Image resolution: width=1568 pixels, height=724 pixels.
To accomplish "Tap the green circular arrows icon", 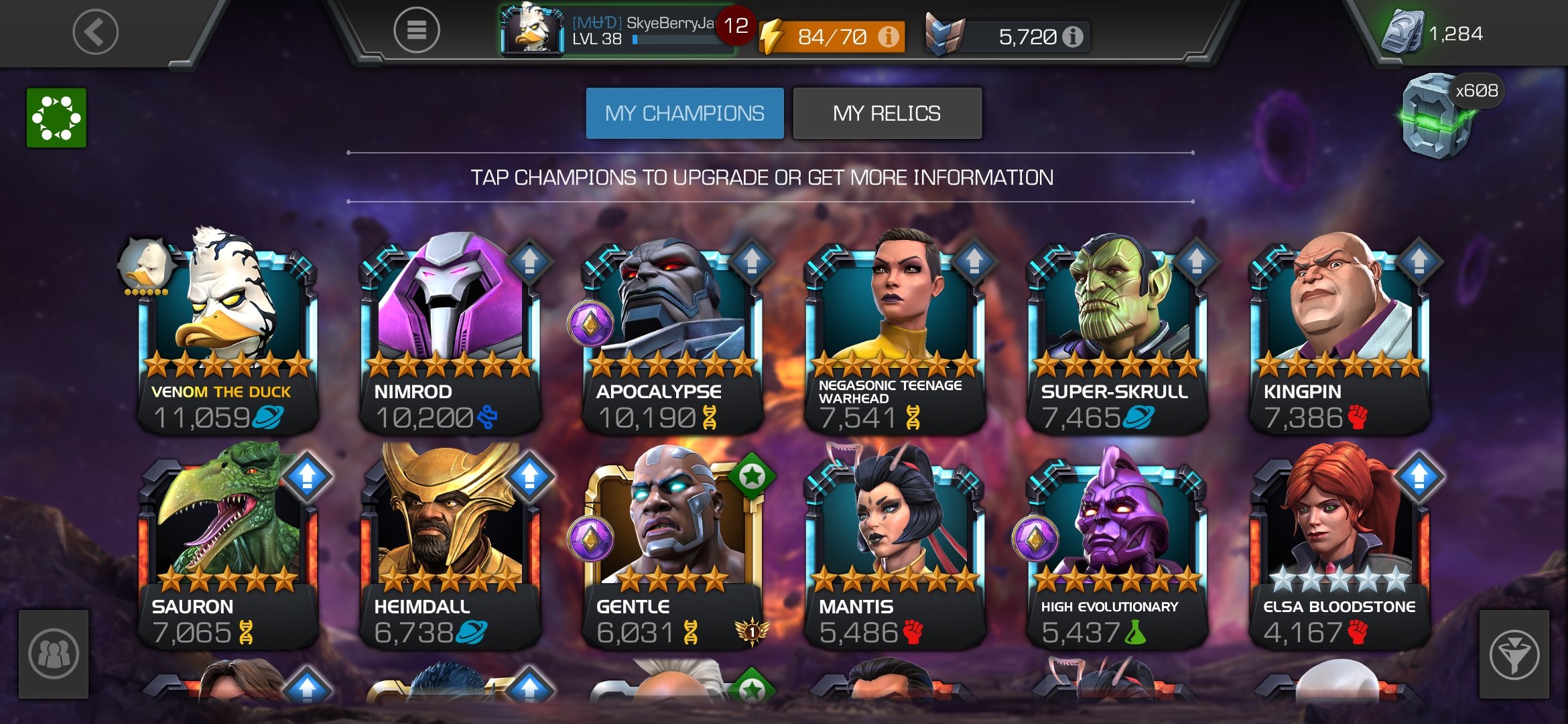I will pyautogui.click(x=56, y=118).
